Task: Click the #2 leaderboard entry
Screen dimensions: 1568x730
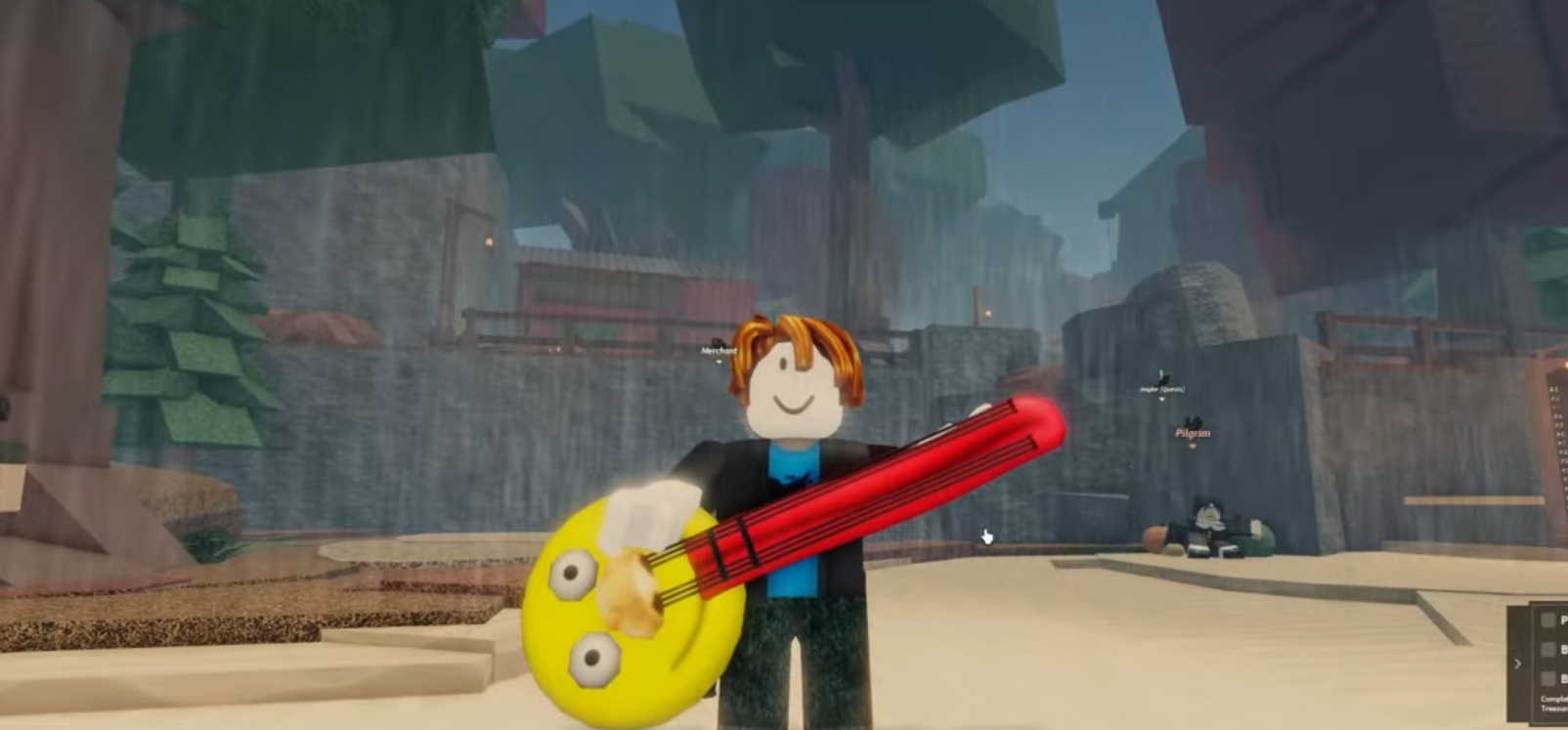Action: point(1554,398)
